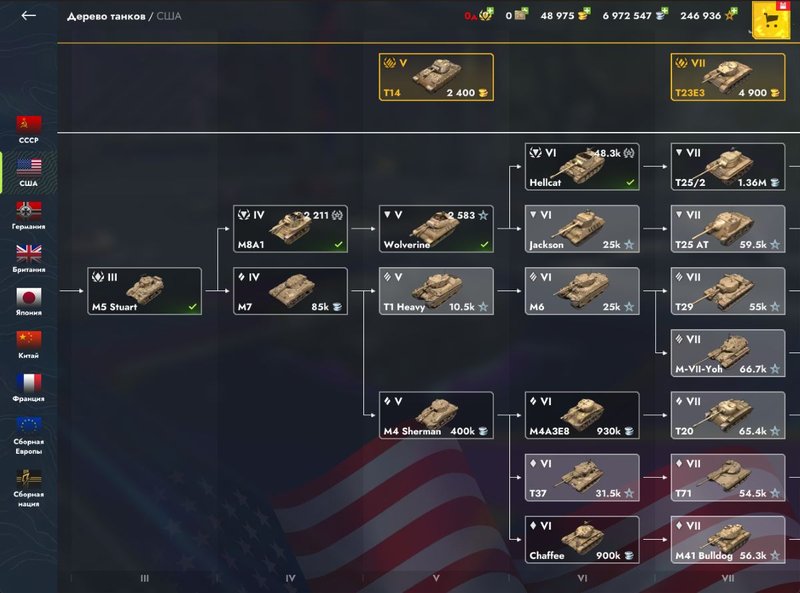Screen dimensions: 800x593
Task: Choose the M8A1 tank node
Action: click(290, 229)
